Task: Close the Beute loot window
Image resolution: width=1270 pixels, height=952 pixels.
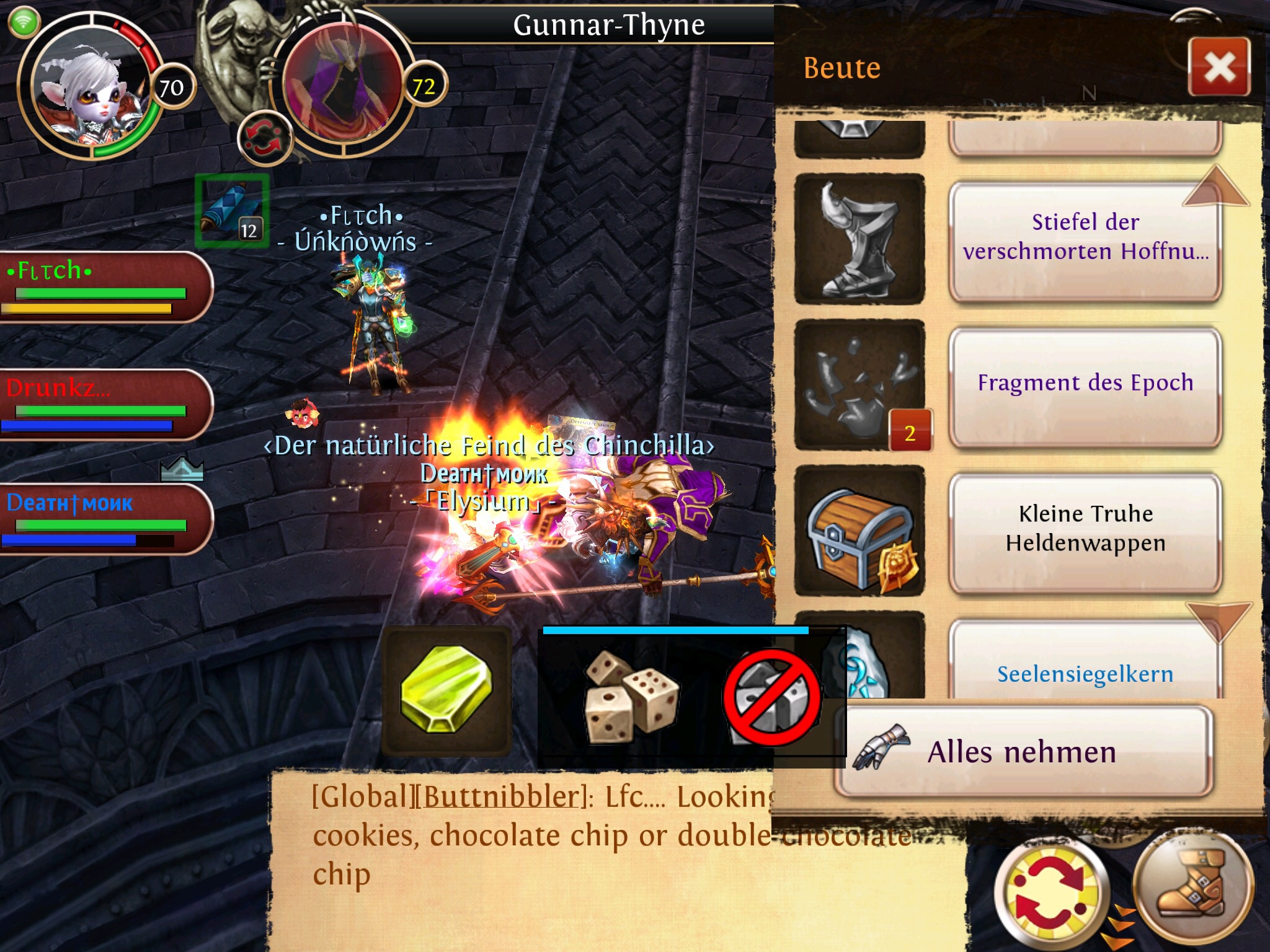Action: click(x=1219, y=67)
